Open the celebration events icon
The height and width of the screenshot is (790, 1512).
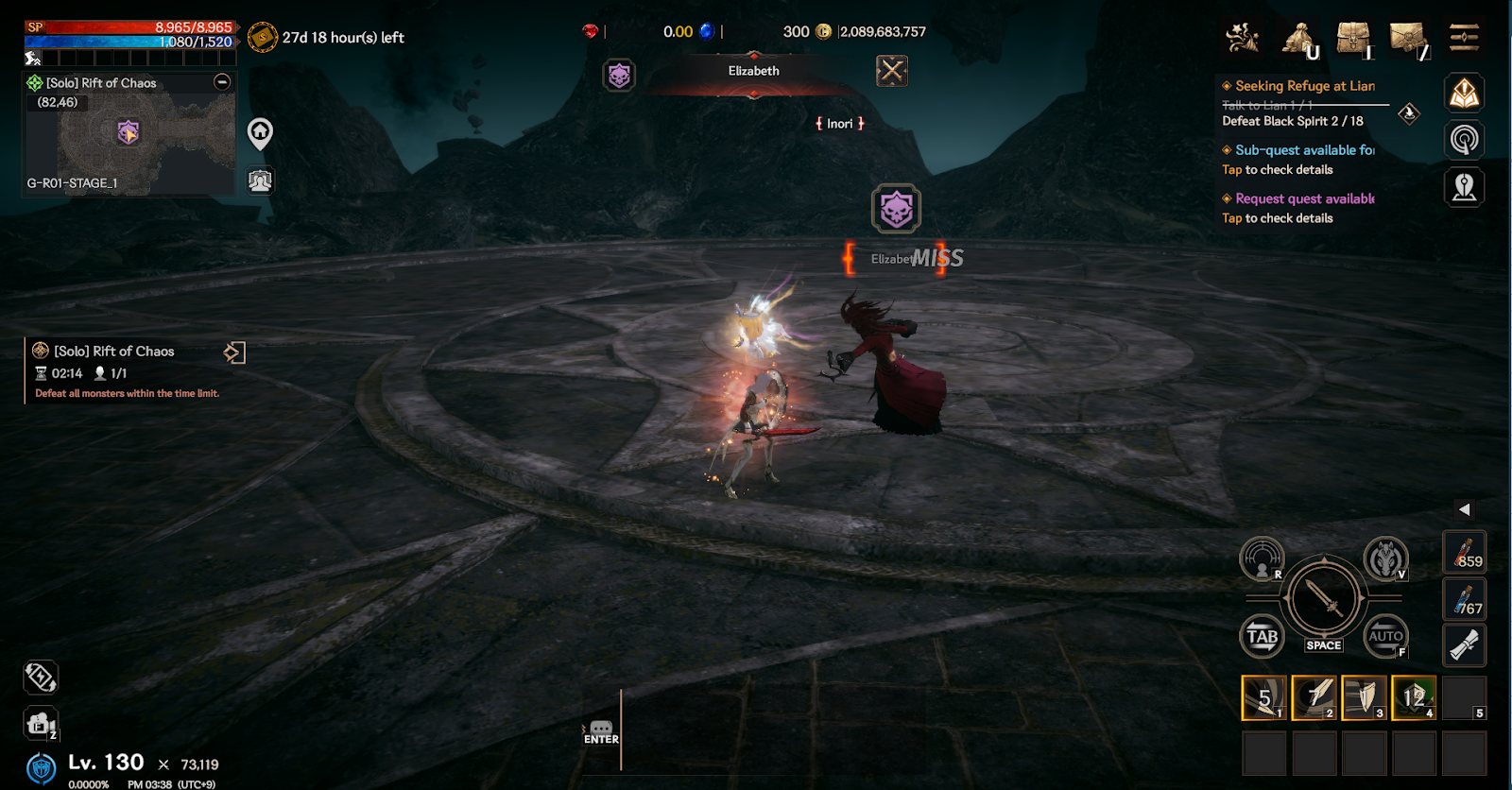point(1243,39)
